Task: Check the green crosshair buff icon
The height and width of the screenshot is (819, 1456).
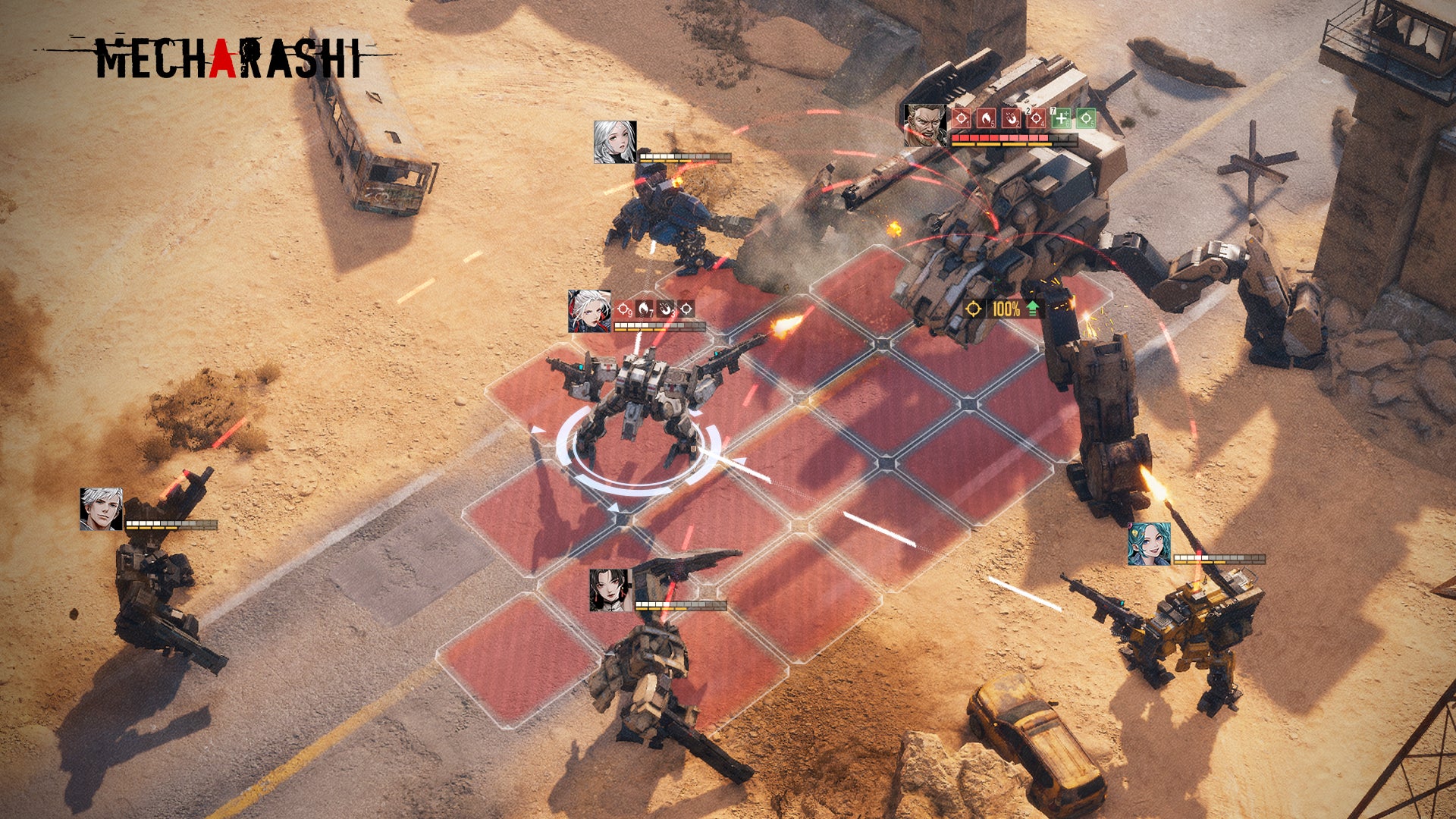Action: tap(1086, 118)
